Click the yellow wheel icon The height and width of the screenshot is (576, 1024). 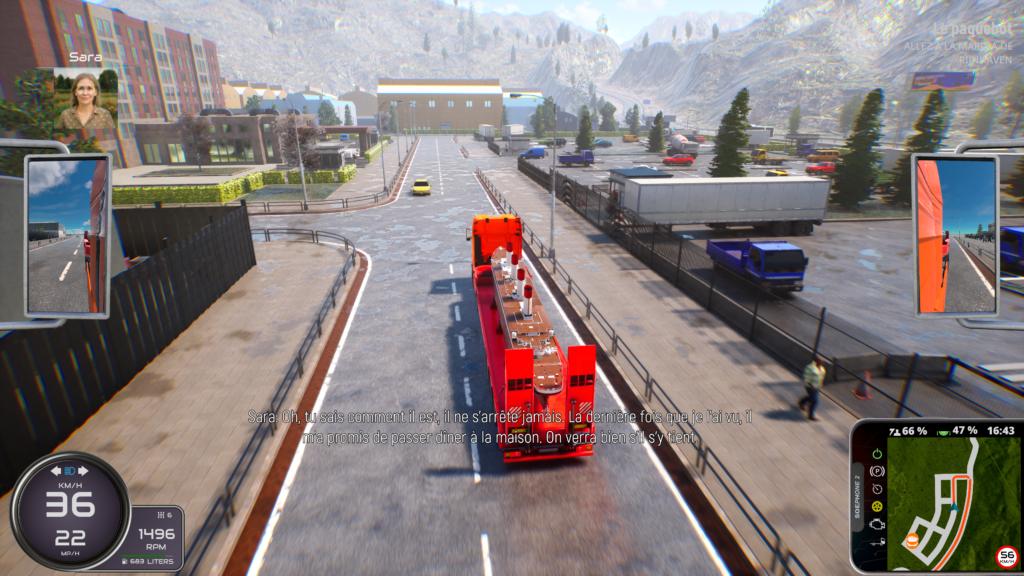pos(877,507)
